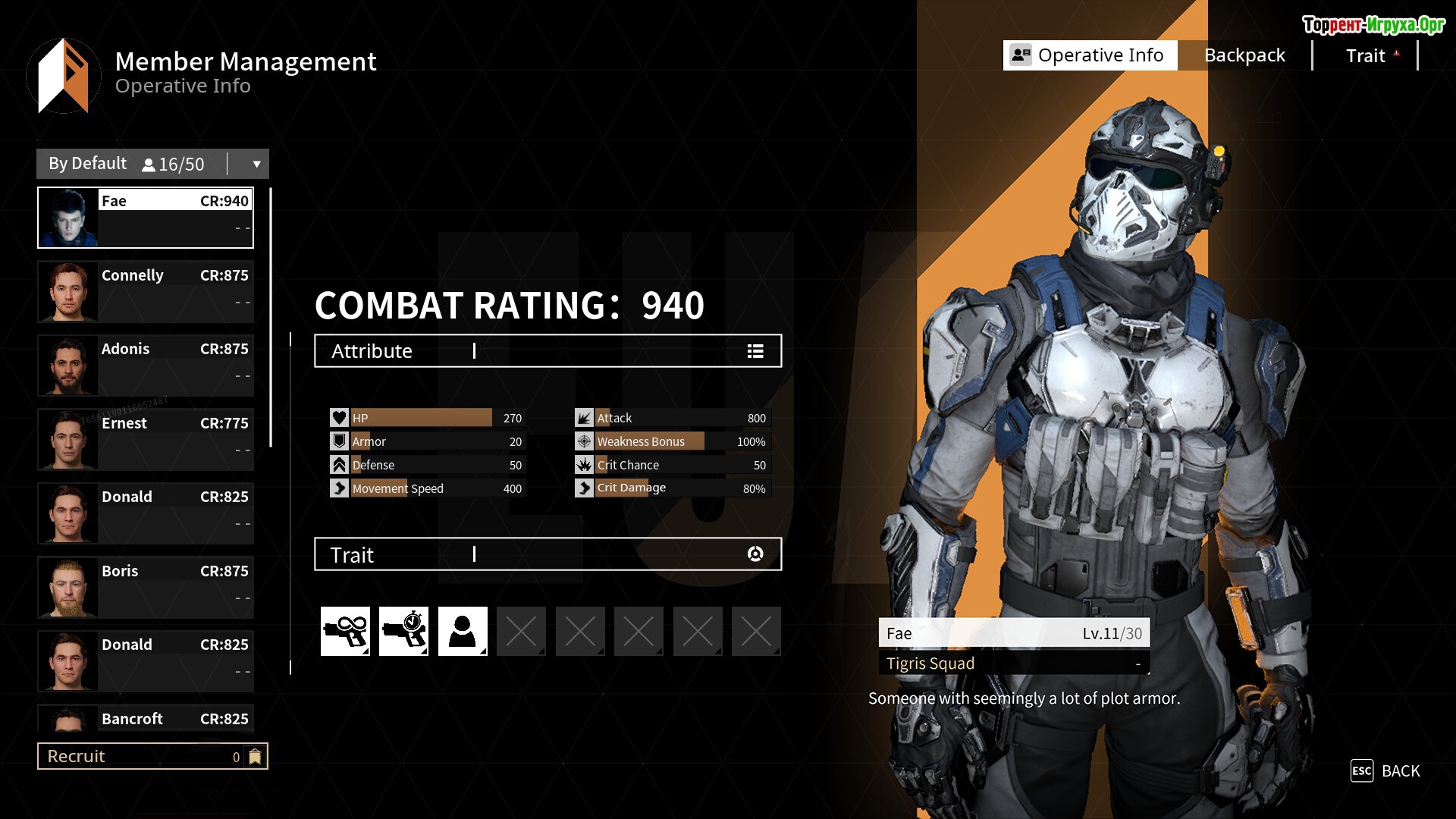Open the torrent site watermark link
The image size is (1456, 819).
1373,25
